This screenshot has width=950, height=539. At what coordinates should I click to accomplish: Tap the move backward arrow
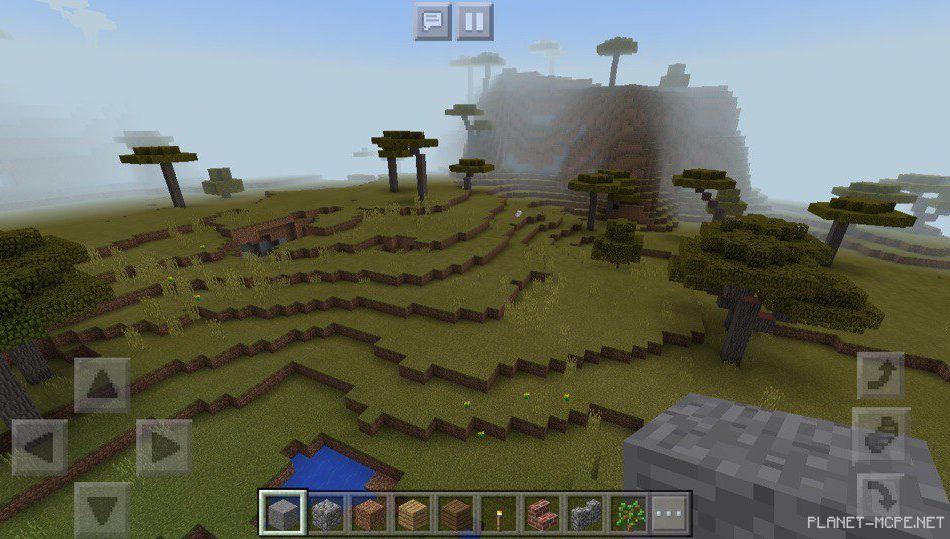coord(102,508)
